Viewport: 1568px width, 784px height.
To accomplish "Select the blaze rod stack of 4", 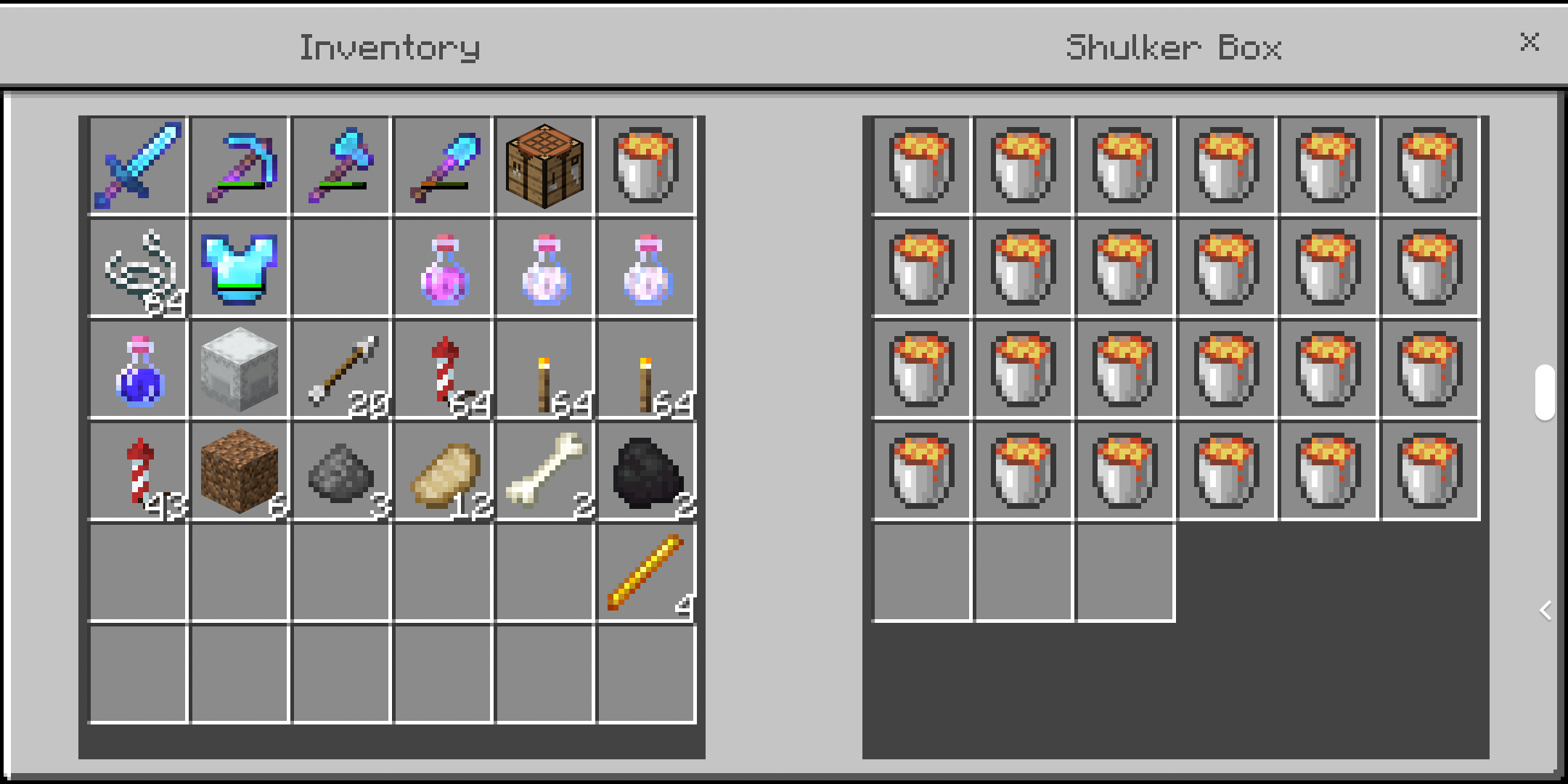I will point(648,573).
